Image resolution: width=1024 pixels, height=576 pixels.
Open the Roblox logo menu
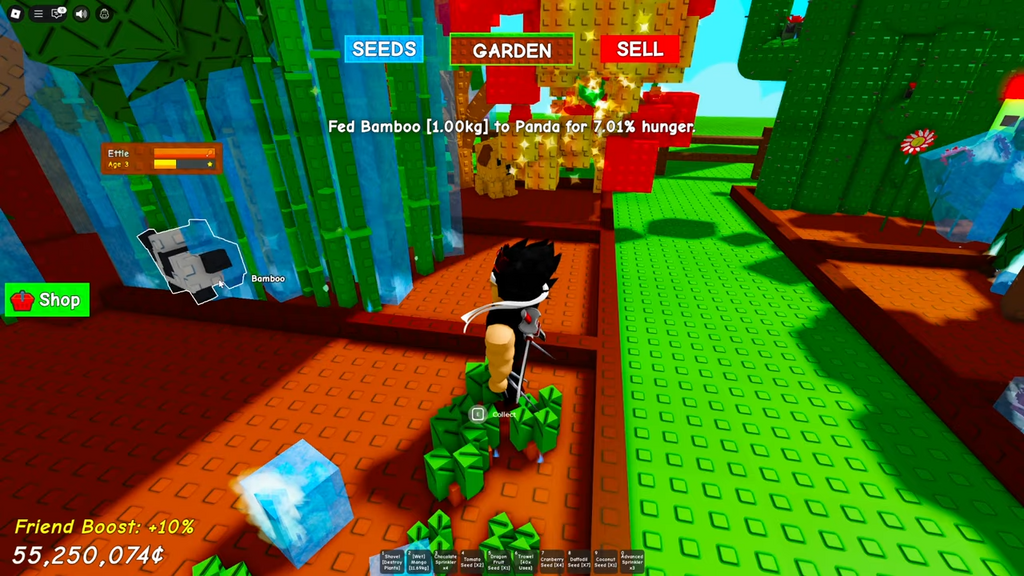point(15,14)
